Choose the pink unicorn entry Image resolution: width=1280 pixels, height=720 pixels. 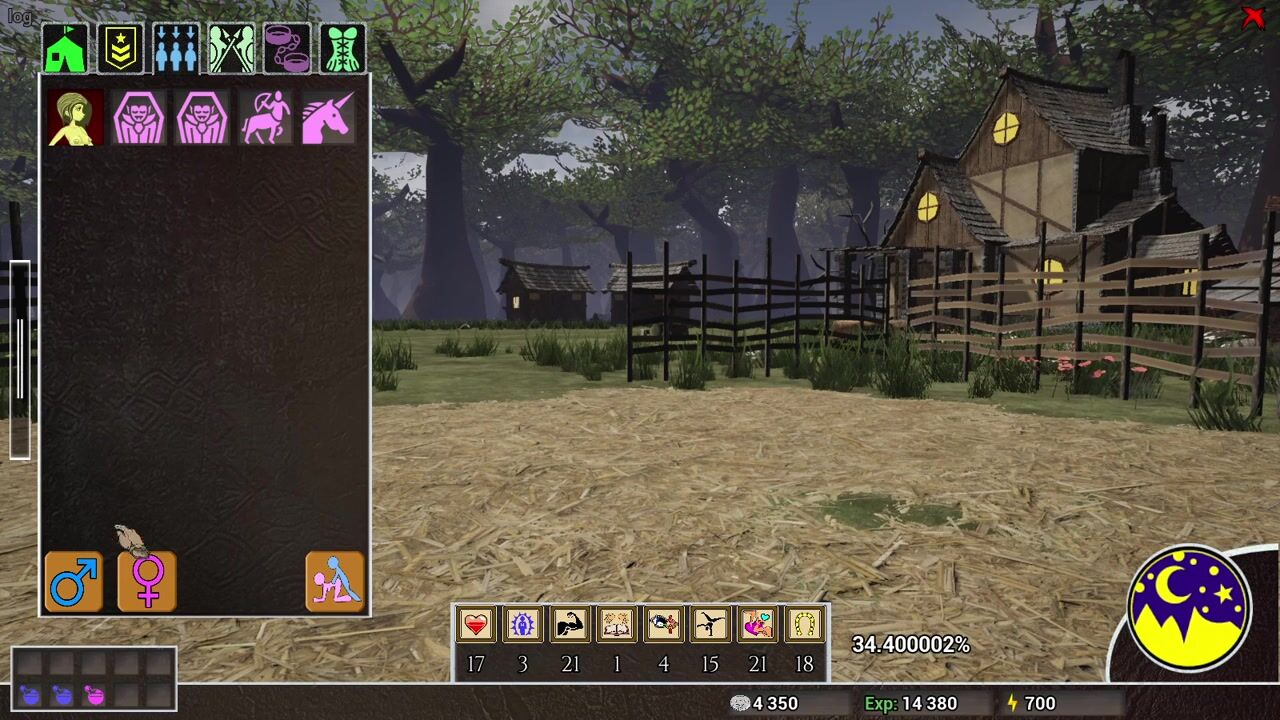click(328, 118)
